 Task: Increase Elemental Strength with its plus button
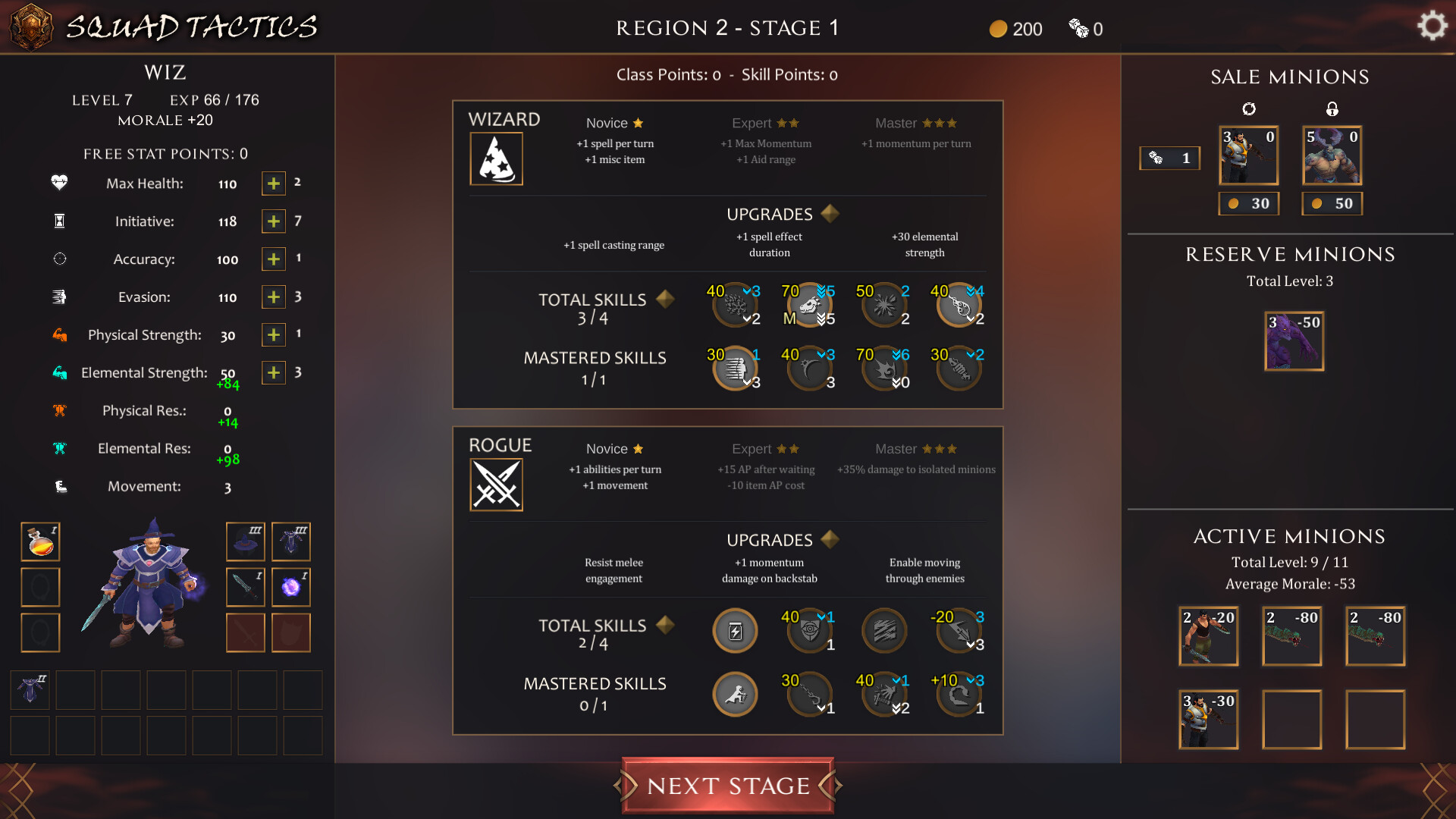pos(273,372)
